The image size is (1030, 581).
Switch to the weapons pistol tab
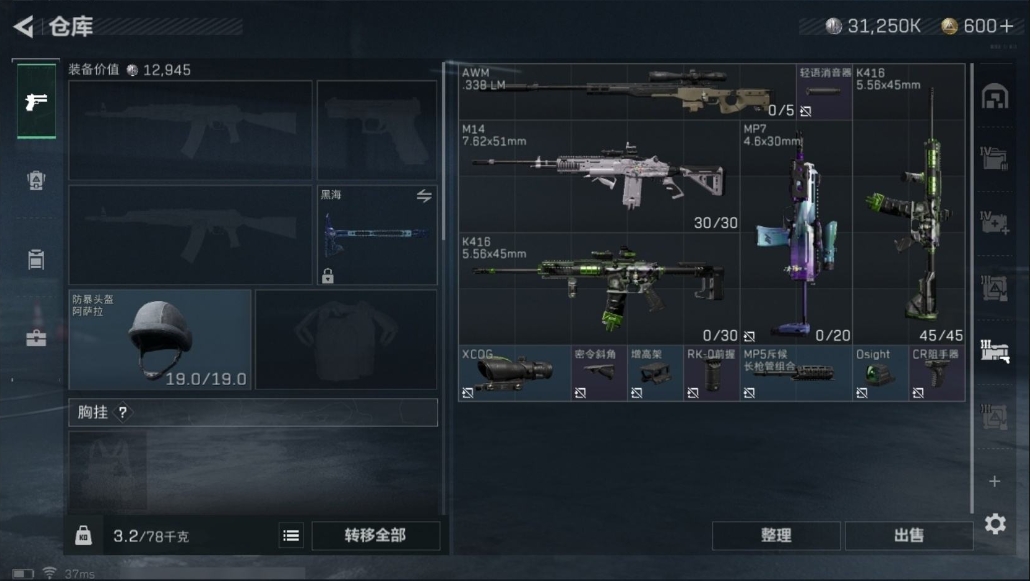coord(36,101)
